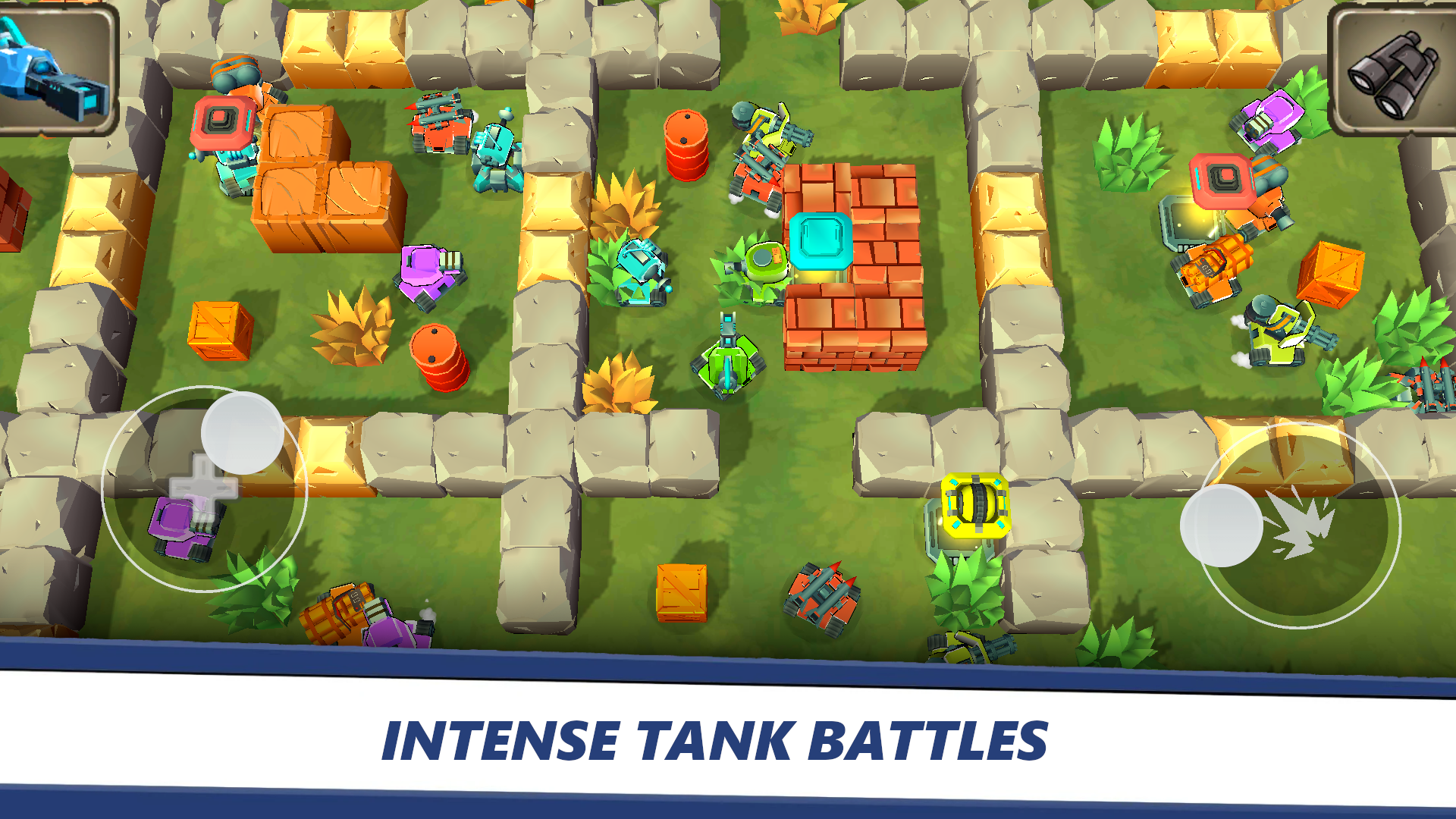Activate the purple player tank
Screen dimensions: 1456x819
186,527
